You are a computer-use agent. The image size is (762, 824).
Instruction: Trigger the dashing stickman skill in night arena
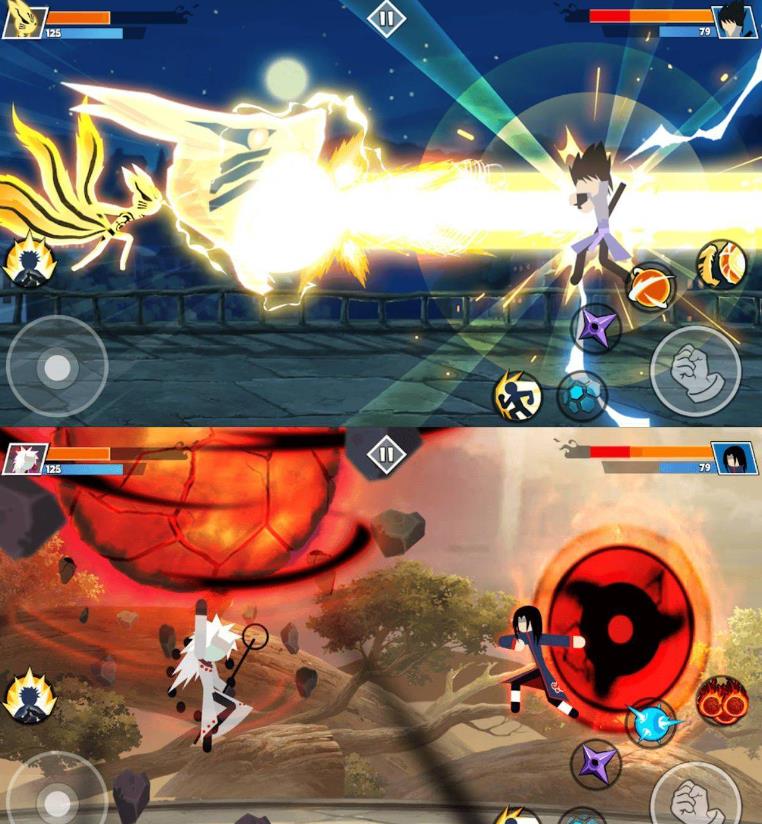[x=517, y=396]
